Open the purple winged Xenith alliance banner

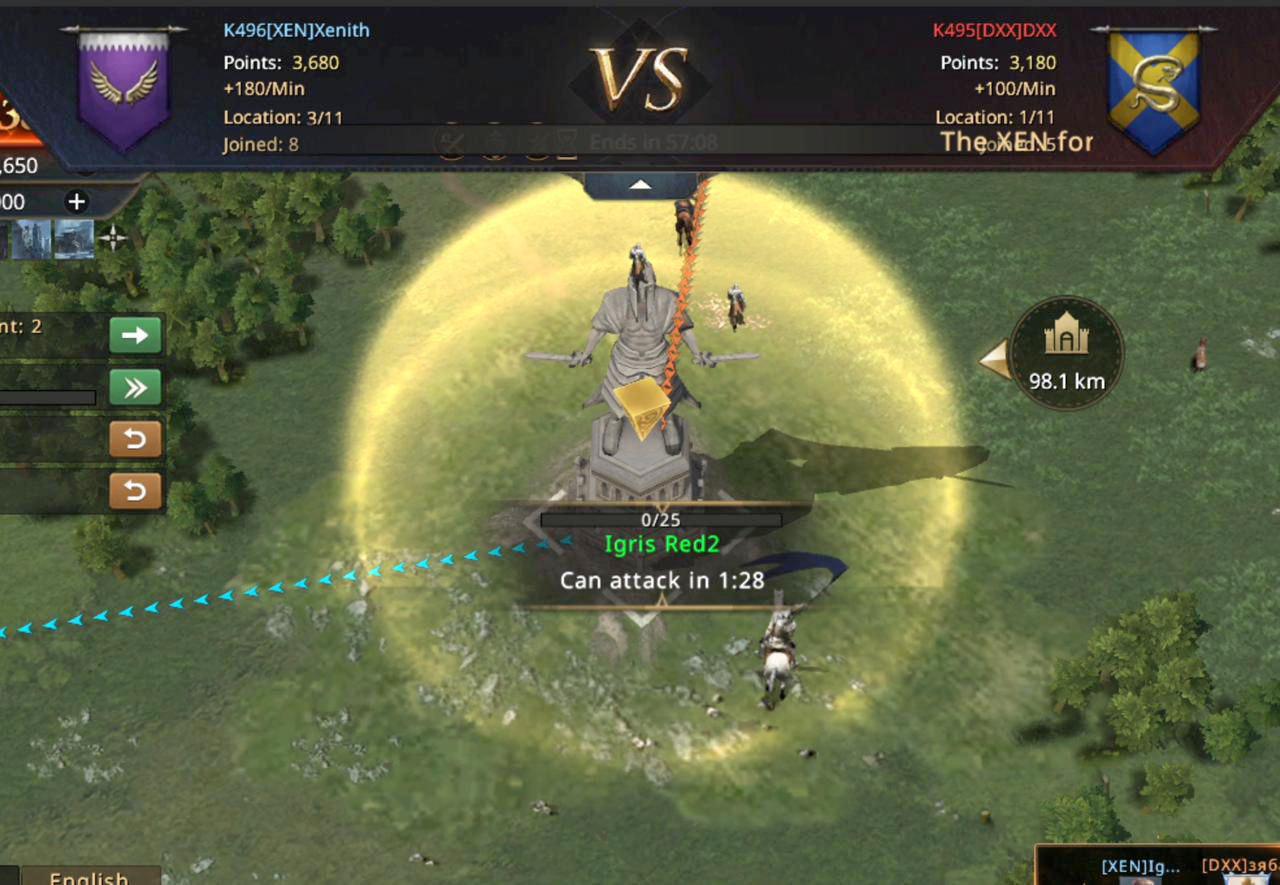(x=124, y=88)
